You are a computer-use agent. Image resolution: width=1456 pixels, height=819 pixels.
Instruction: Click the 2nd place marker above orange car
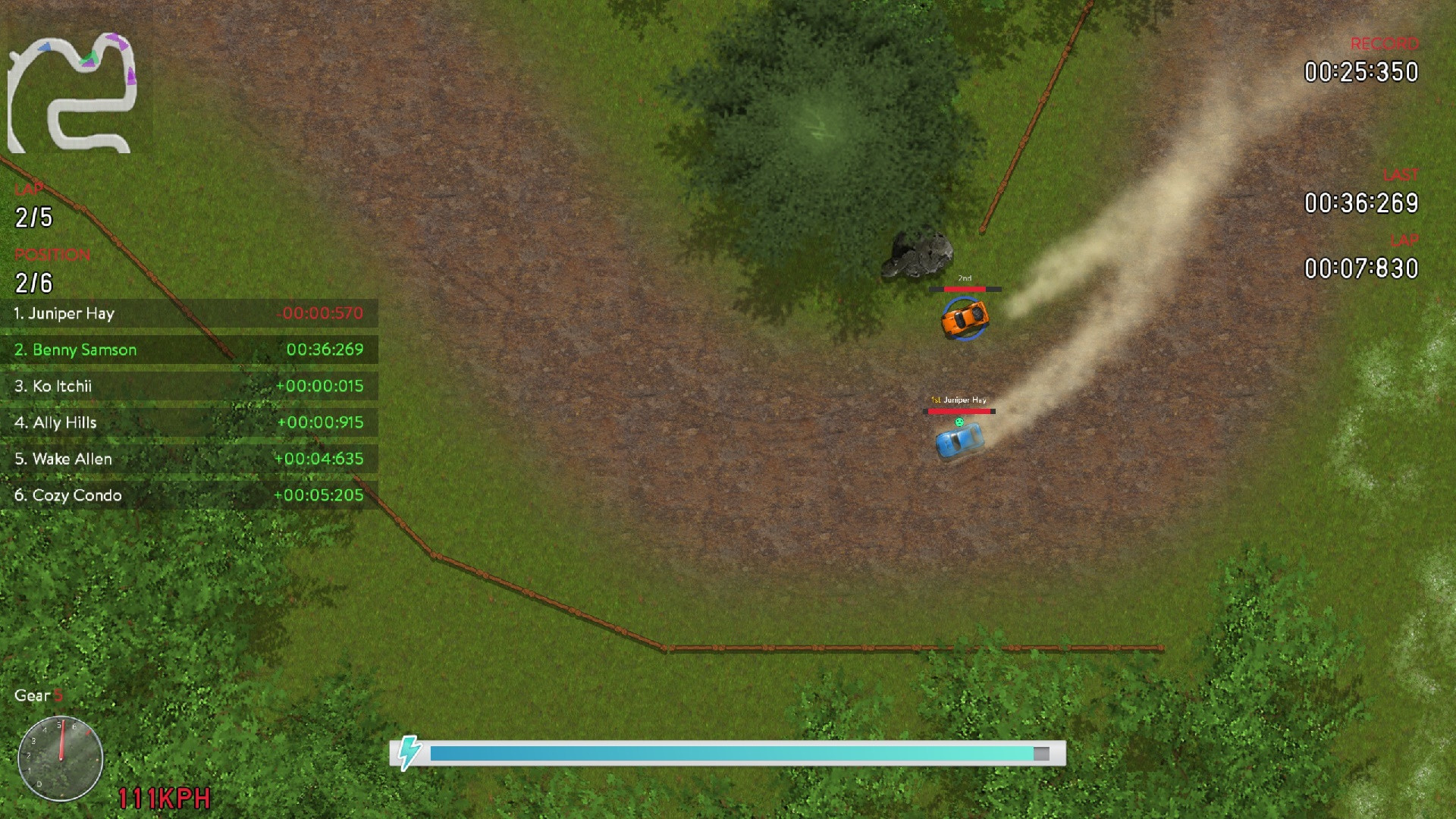pyautogui.click(x=964, y=279)
